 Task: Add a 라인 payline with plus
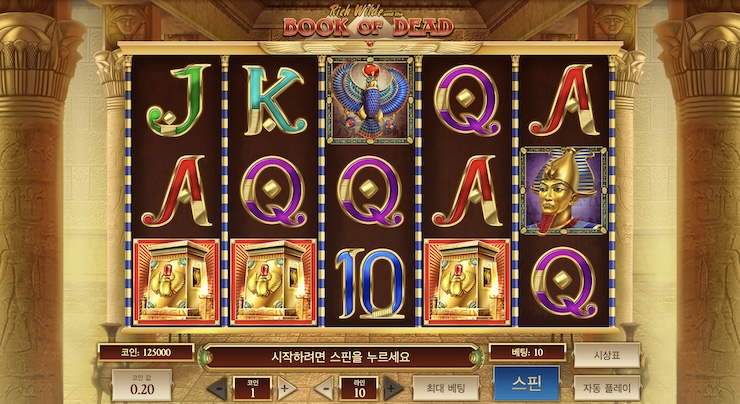[x=392, y=388]
